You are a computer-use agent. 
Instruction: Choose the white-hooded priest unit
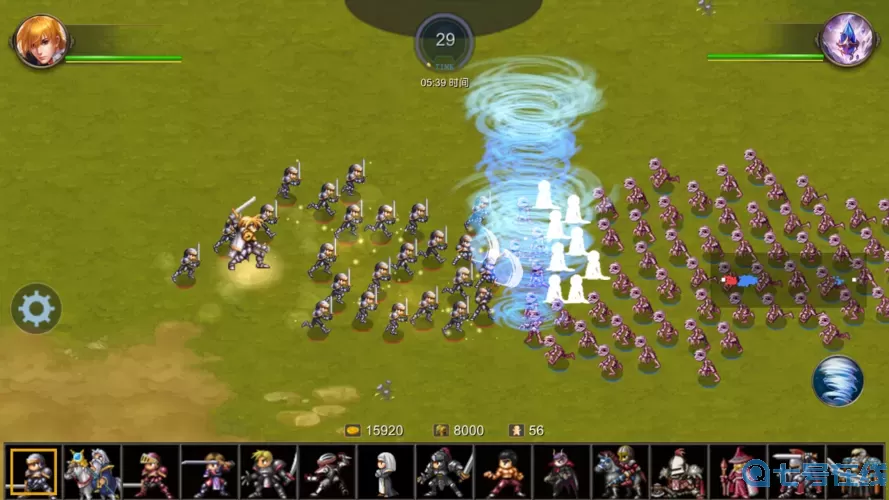(385, 471)
